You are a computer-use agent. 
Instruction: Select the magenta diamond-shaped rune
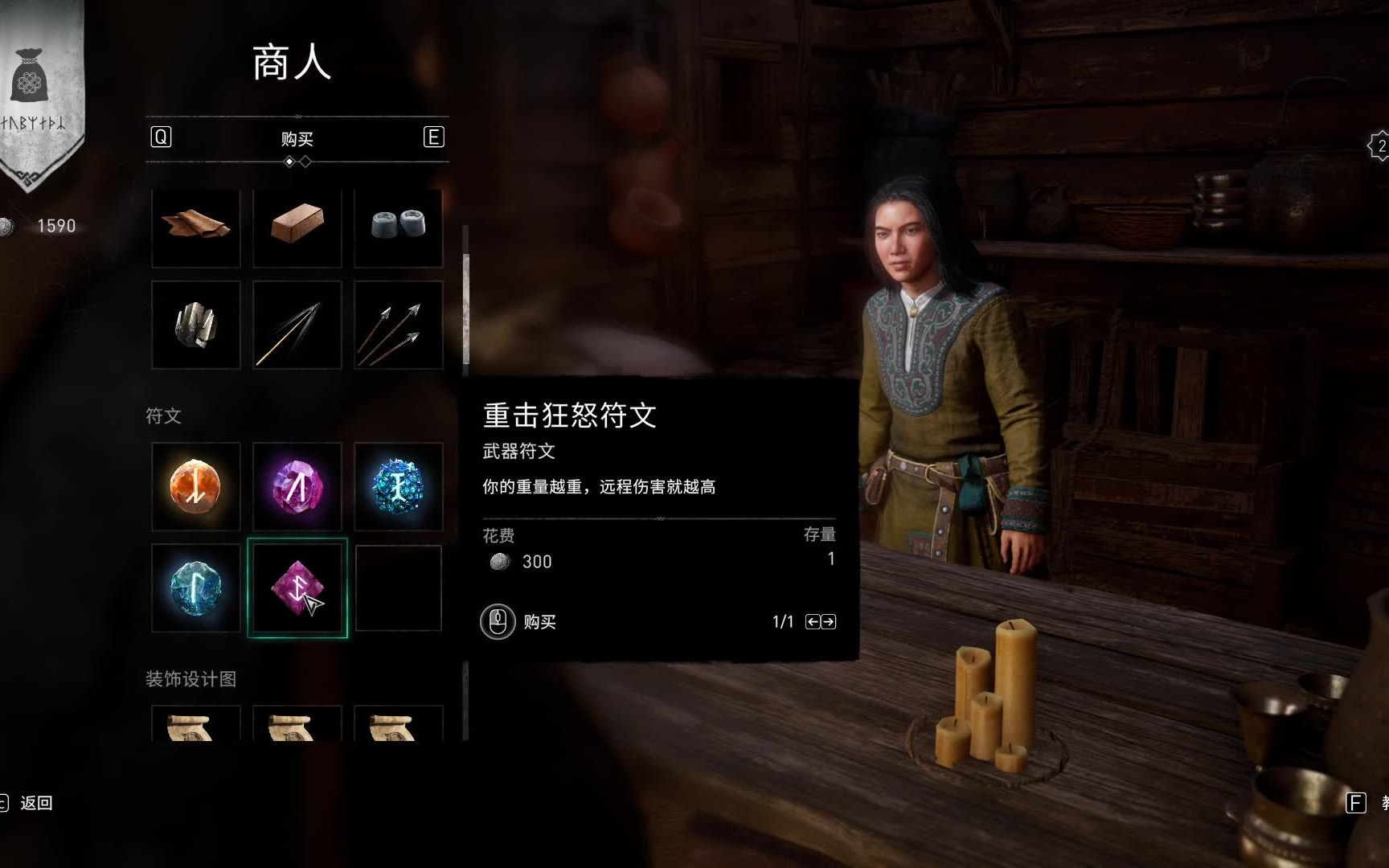point(297,588)
